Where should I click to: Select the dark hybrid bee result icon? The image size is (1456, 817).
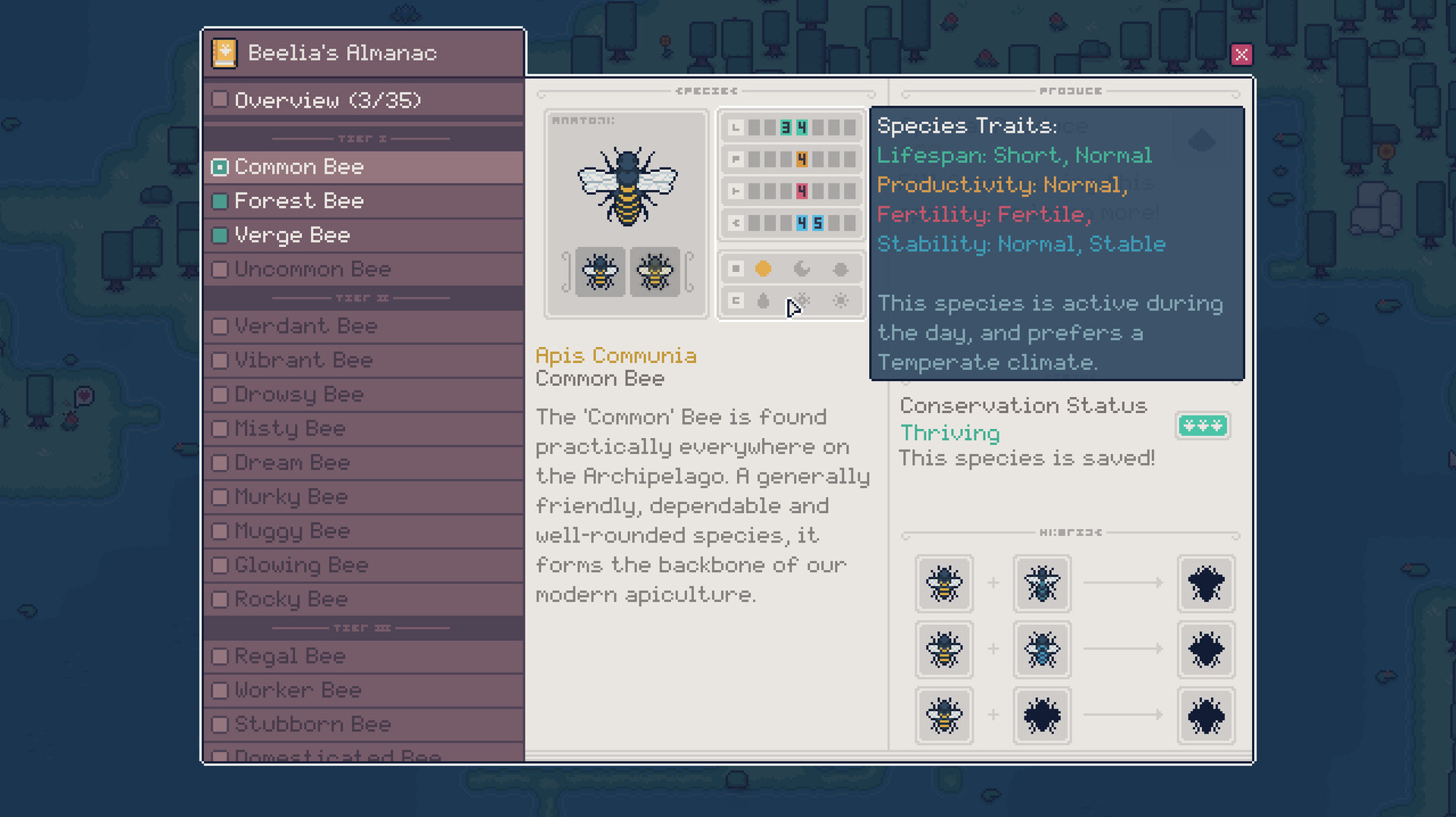point(1206,584)
